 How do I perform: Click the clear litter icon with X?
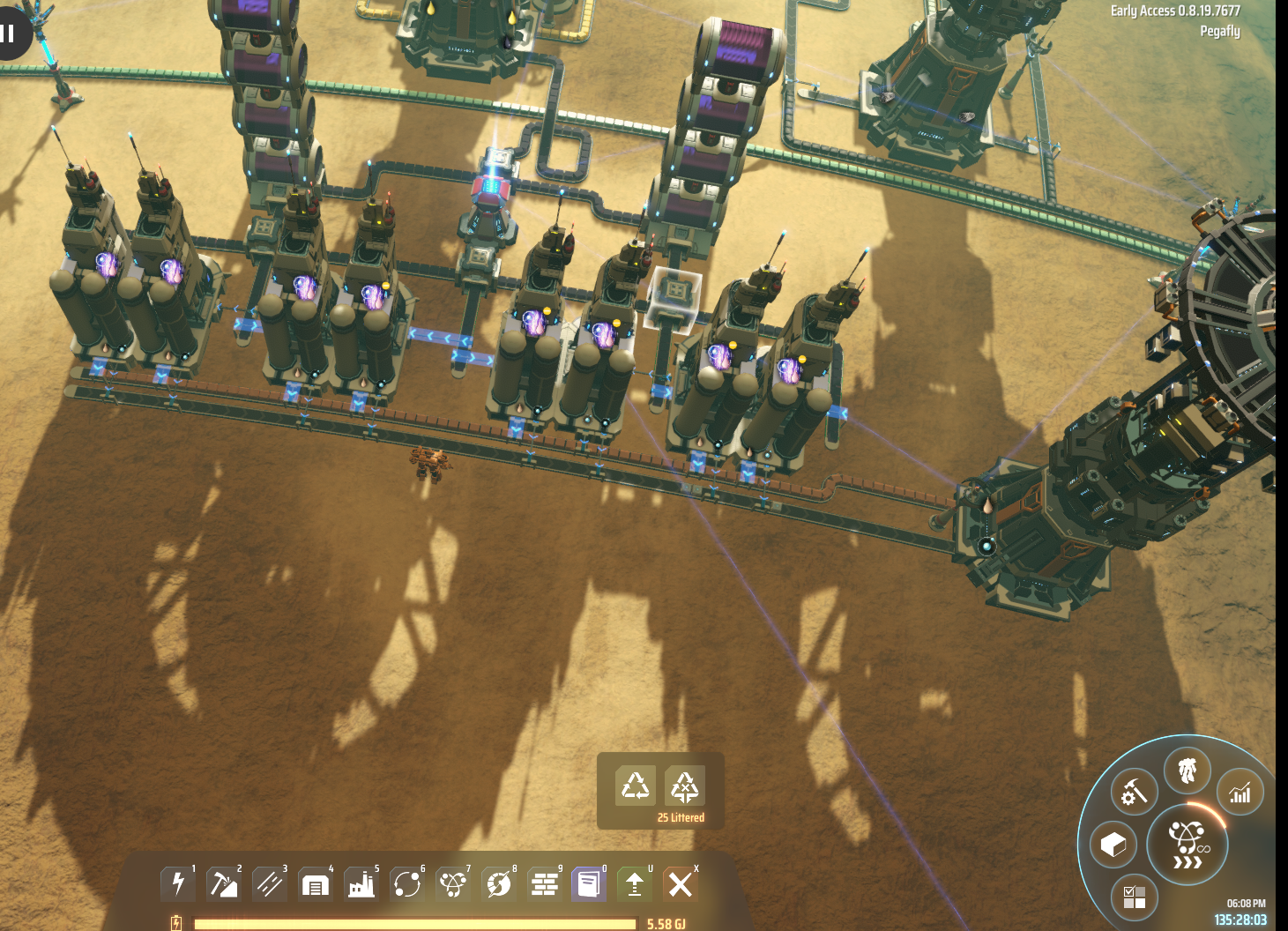[685, 785]
